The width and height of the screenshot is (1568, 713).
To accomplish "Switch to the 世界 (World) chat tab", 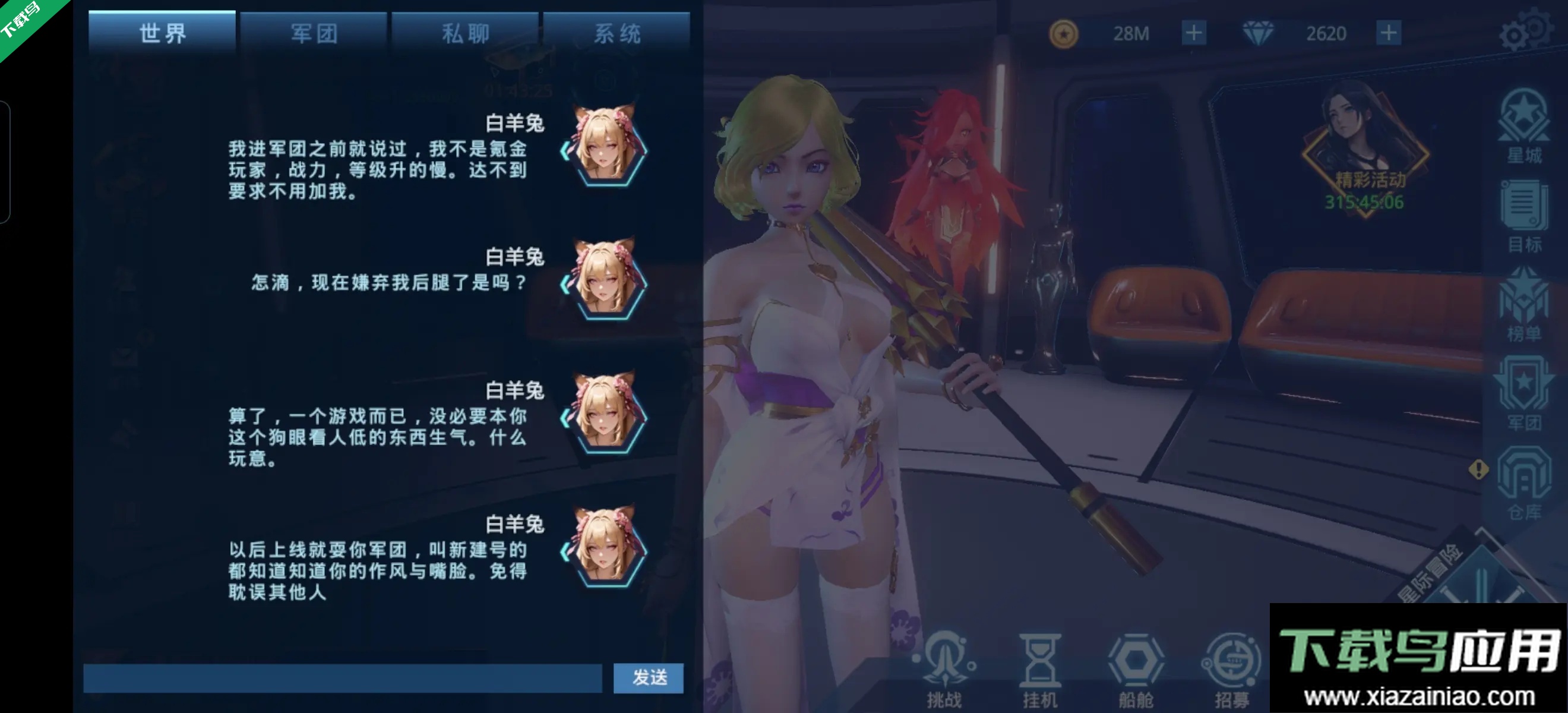I will [x=162, y=31].
